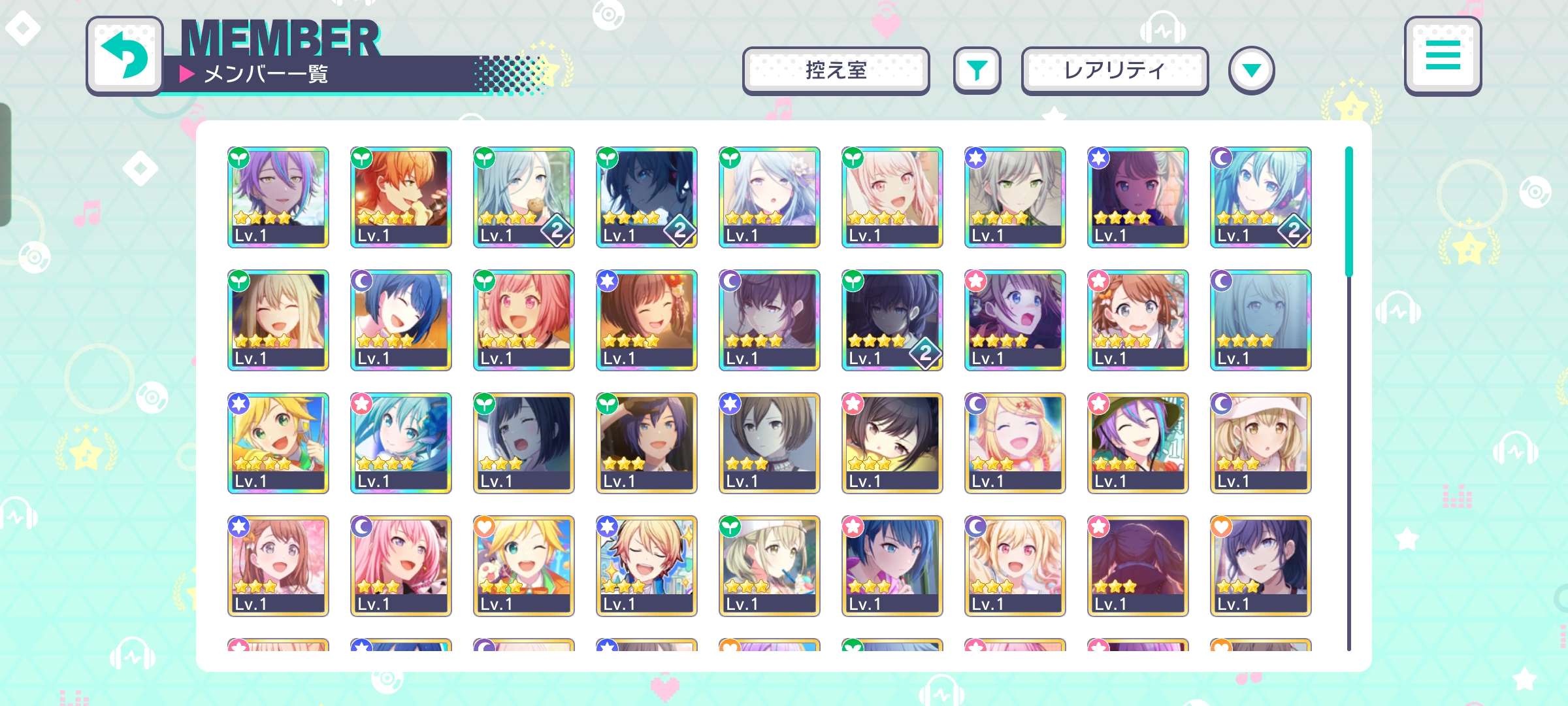
Task: Pick the purple-haired boy in green hat card
Action: coord(1138,443)
